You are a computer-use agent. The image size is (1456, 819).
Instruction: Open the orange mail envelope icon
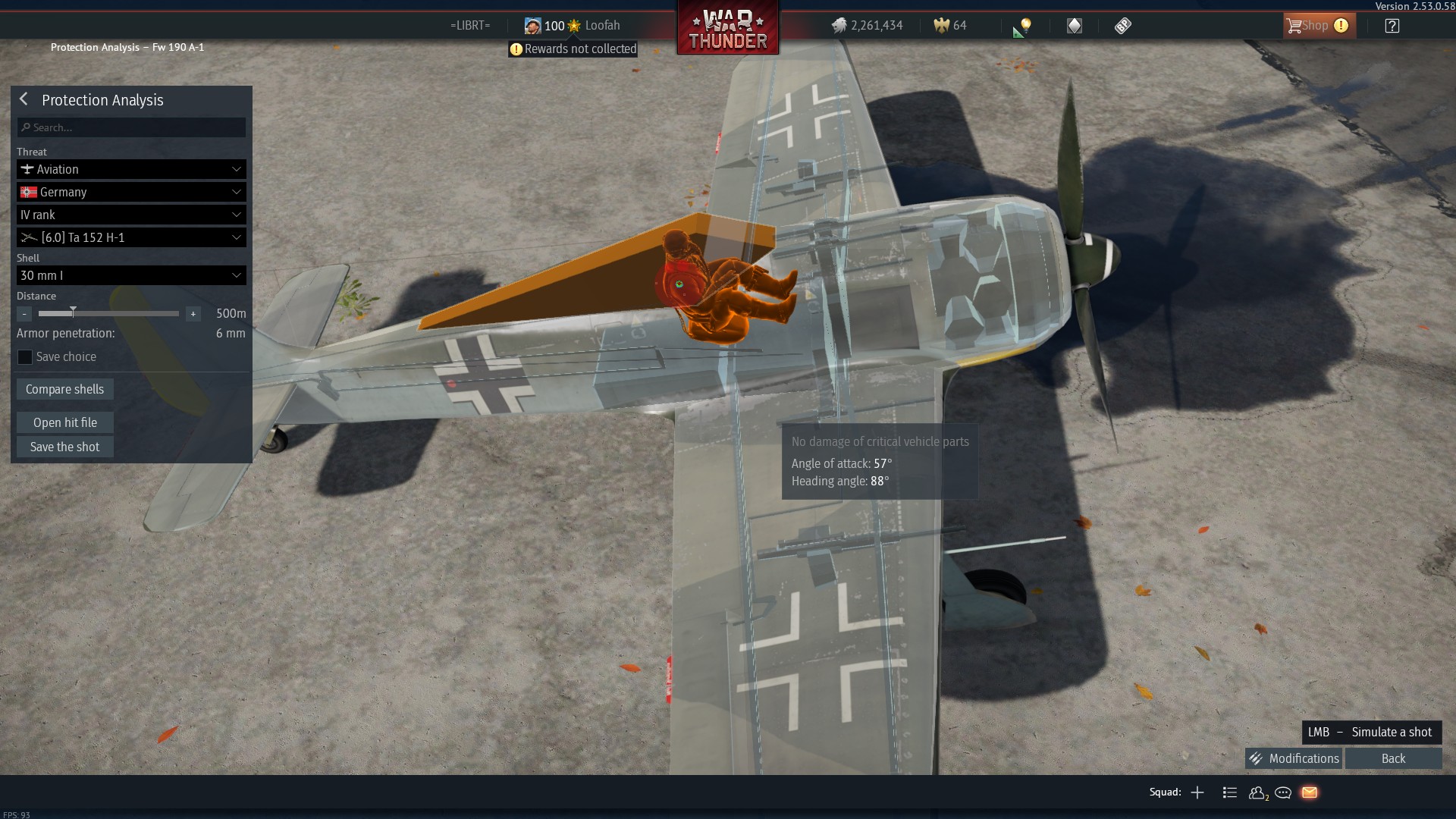[x=1310, y=792]
